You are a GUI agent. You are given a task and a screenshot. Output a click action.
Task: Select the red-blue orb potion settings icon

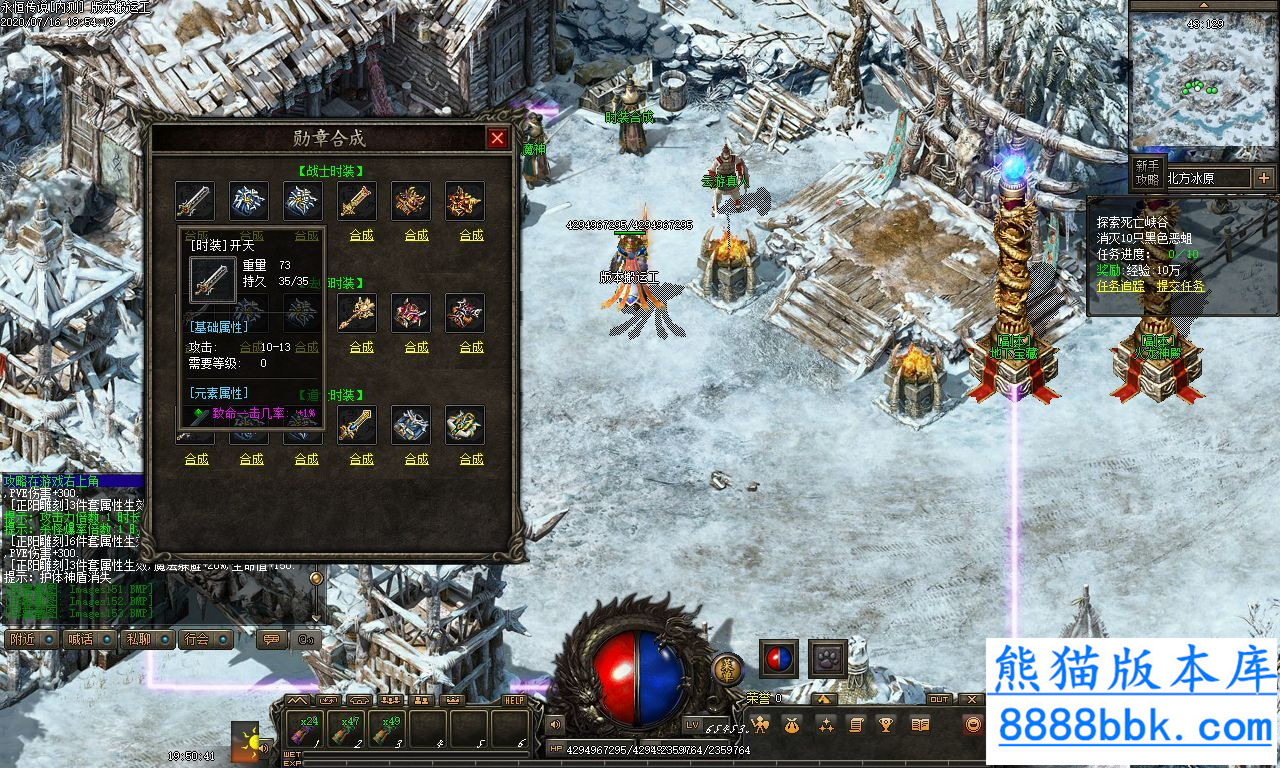pyautogui.click(x=779, y=659)
